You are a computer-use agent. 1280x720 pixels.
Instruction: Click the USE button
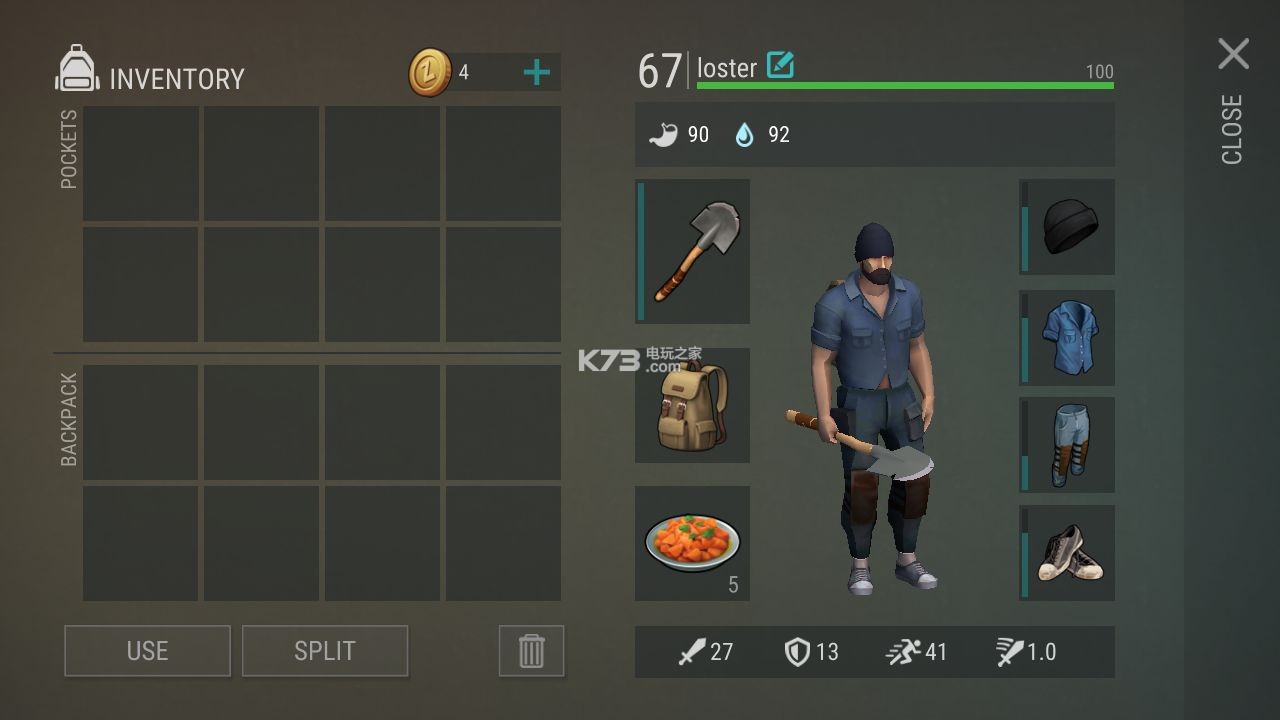tap(147, 651)
